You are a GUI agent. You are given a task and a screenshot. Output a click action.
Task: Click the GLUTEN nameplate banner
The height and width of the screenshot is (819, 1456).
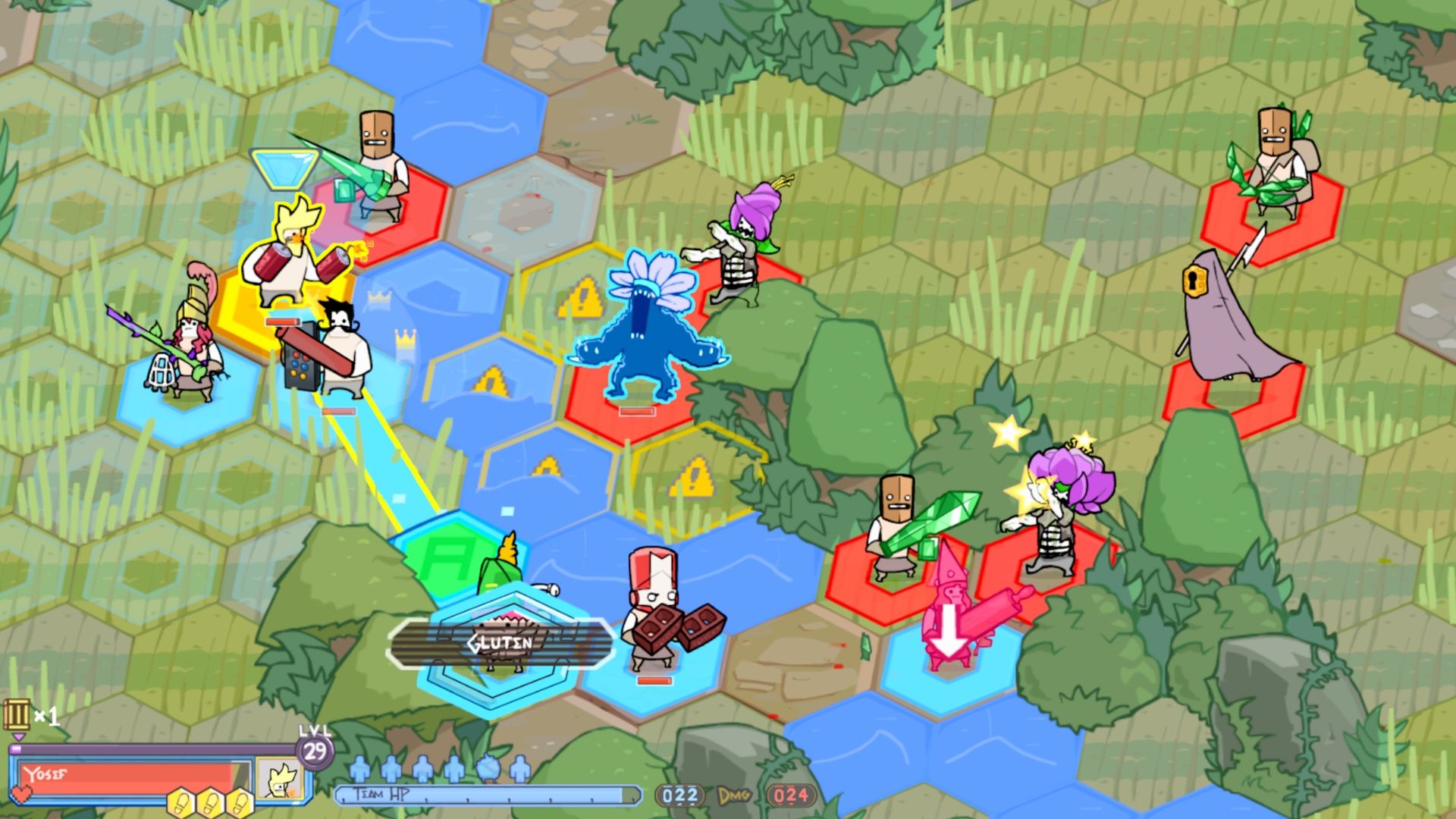(500, 641)
